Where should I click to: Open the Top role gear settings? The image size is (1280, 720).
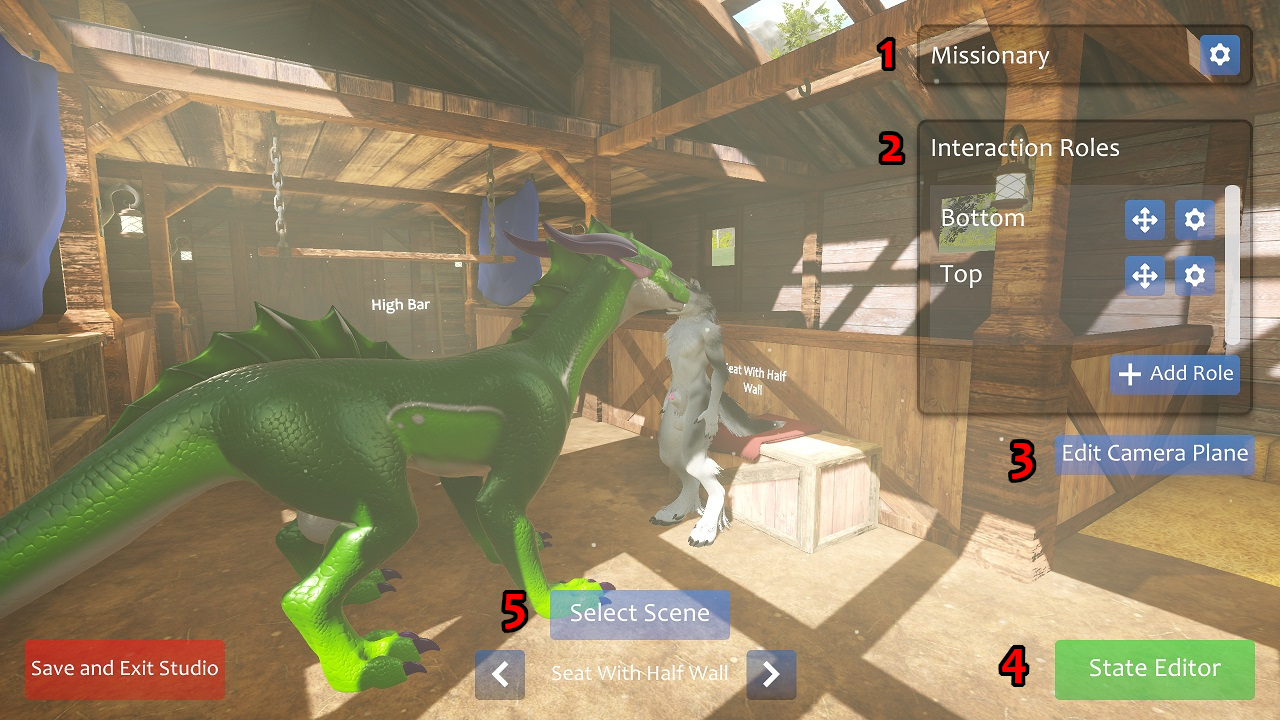[x=1194, y=275]
